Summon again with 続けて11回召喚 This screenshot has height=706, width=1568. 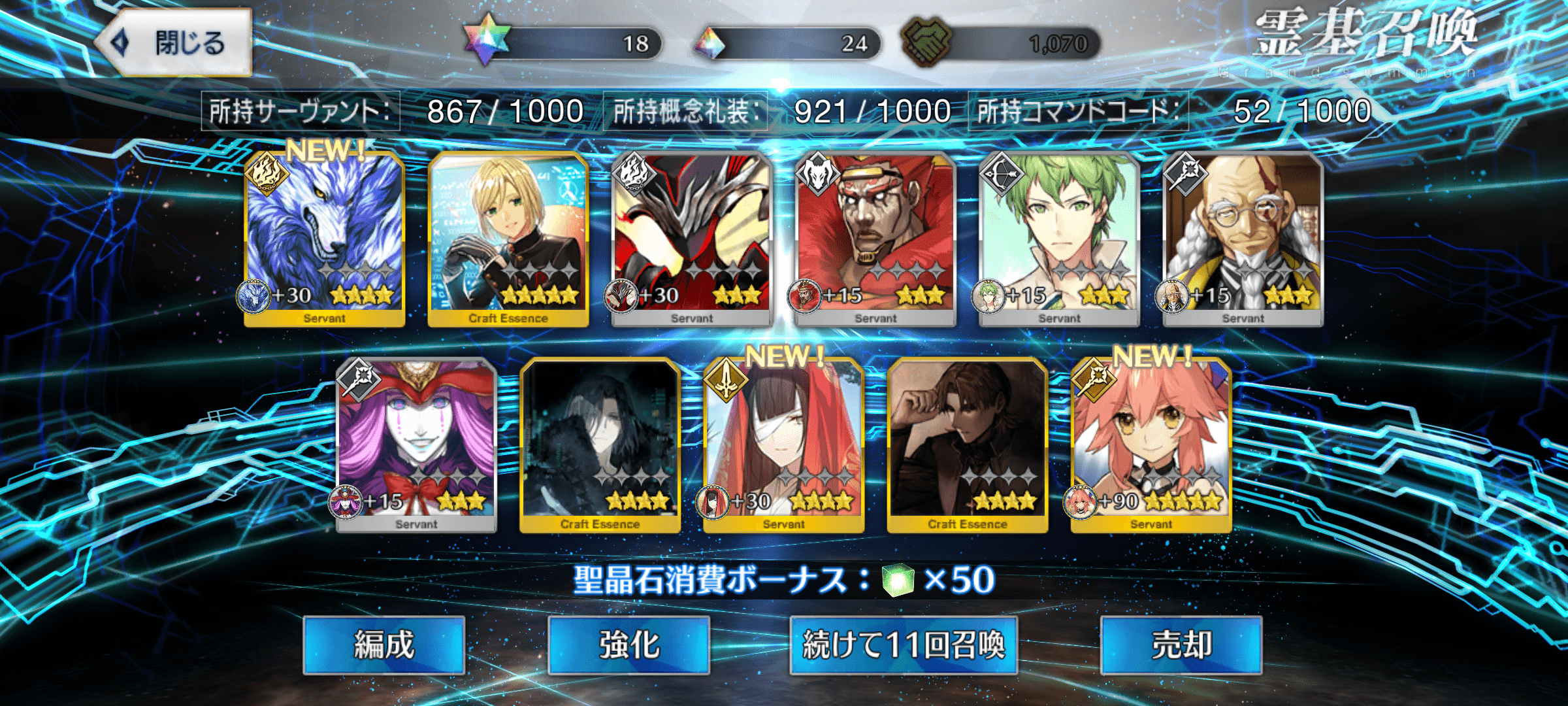pos(904,645)
